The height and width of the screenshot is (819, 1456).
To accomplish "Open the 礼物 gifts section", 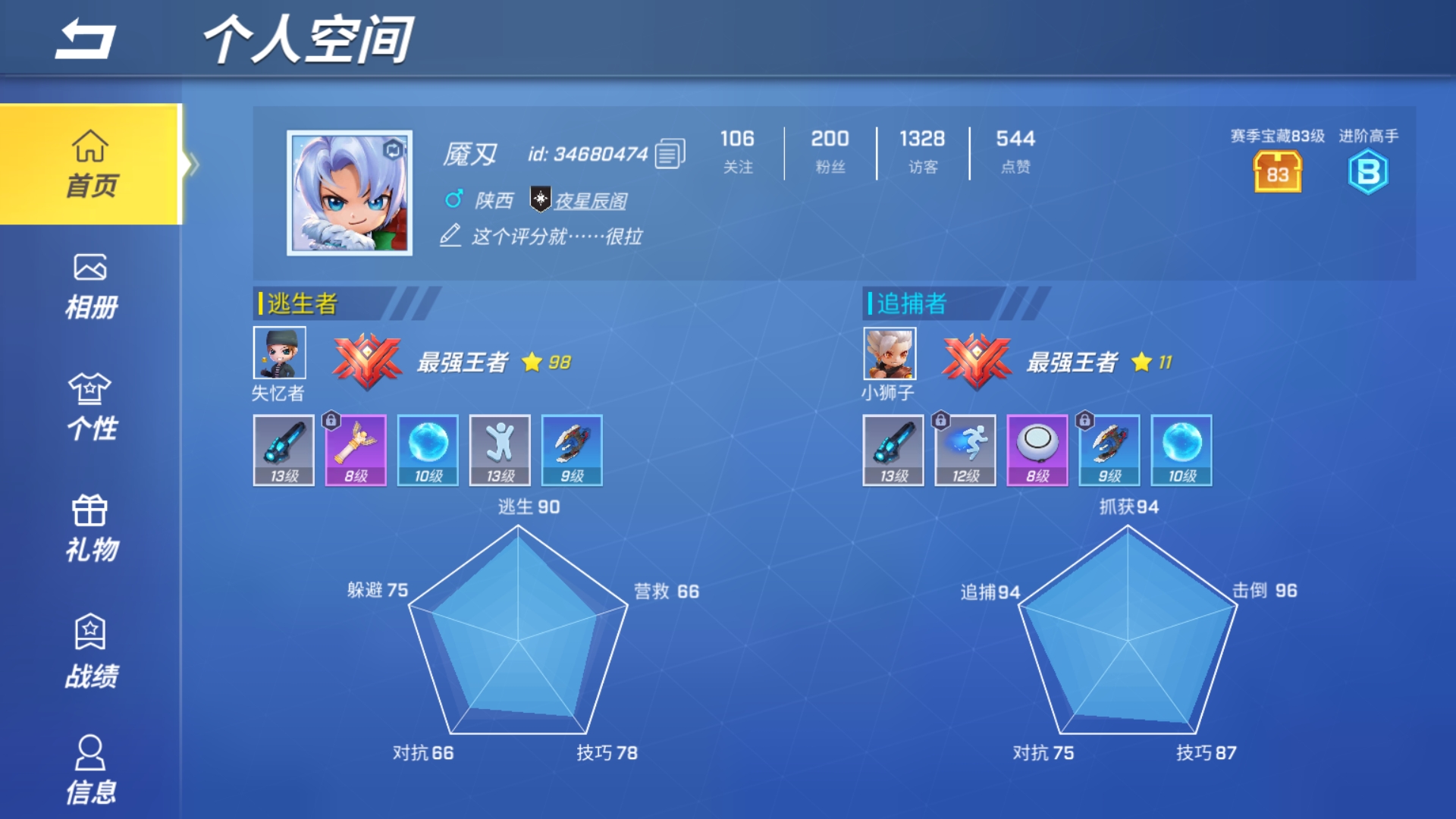I will coord(91,527).
